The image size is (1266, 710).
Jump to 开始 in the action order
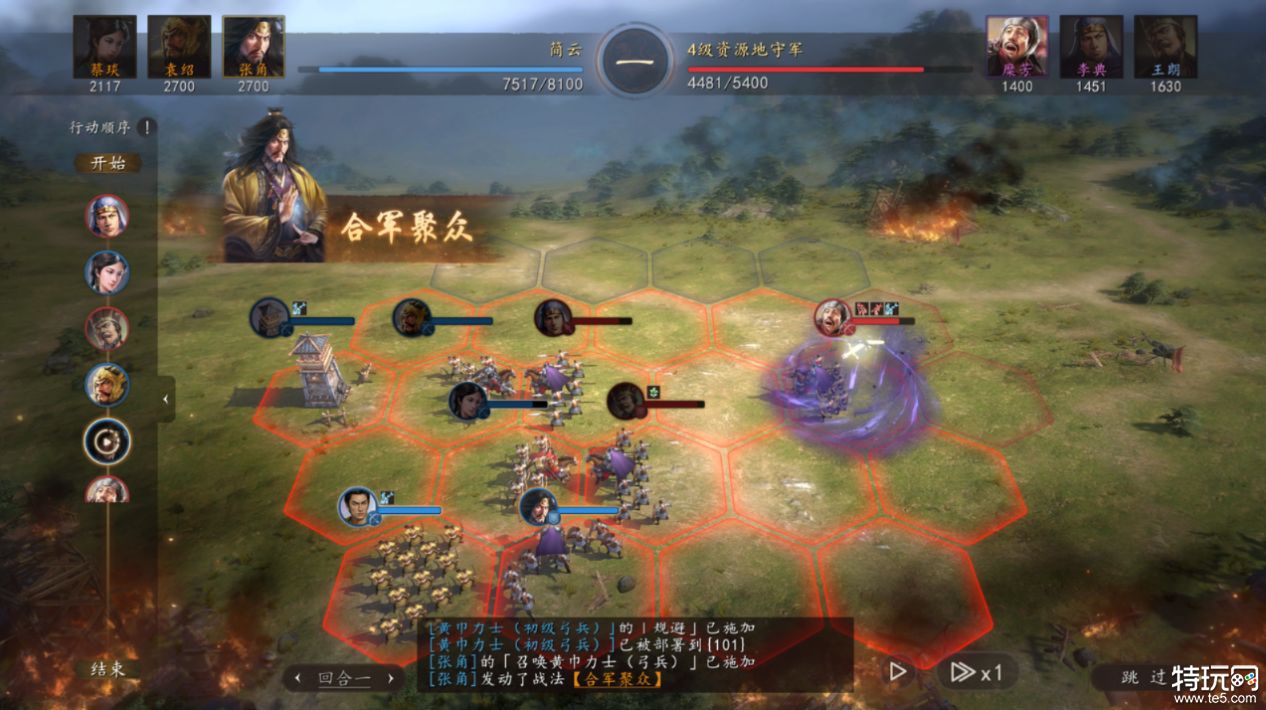click(x=107, y=163)
